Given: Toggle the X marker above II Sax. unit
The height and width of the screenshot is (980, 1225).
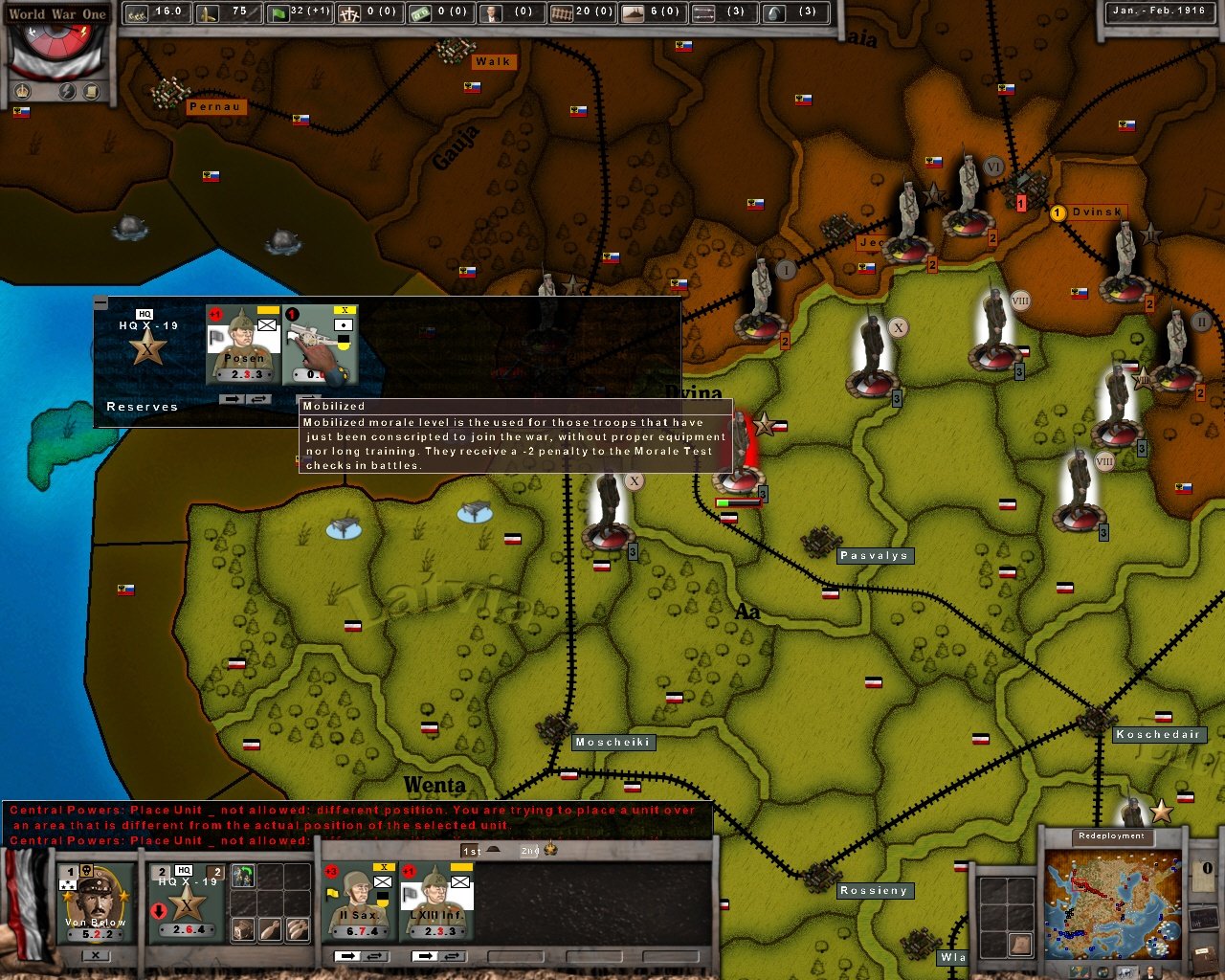Looking at the screenshot, I should 384,868.
